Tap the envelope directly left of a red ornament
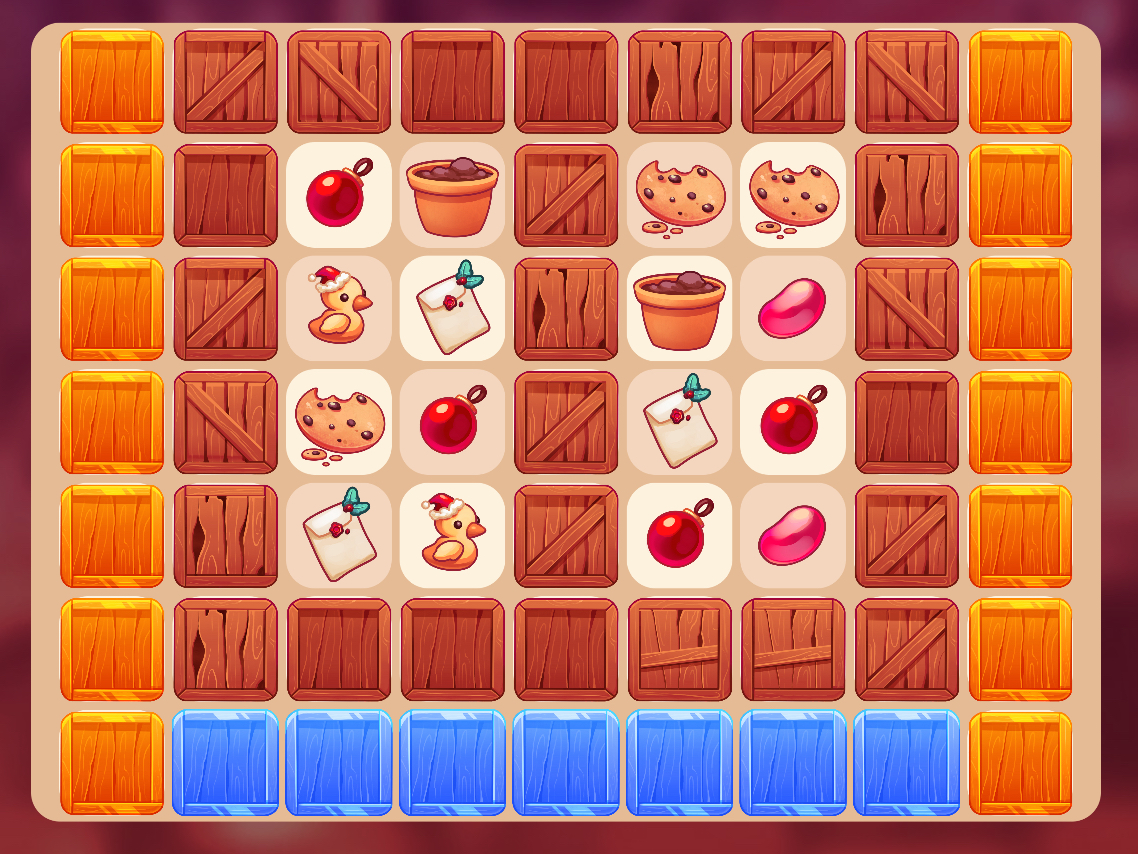 679,422
